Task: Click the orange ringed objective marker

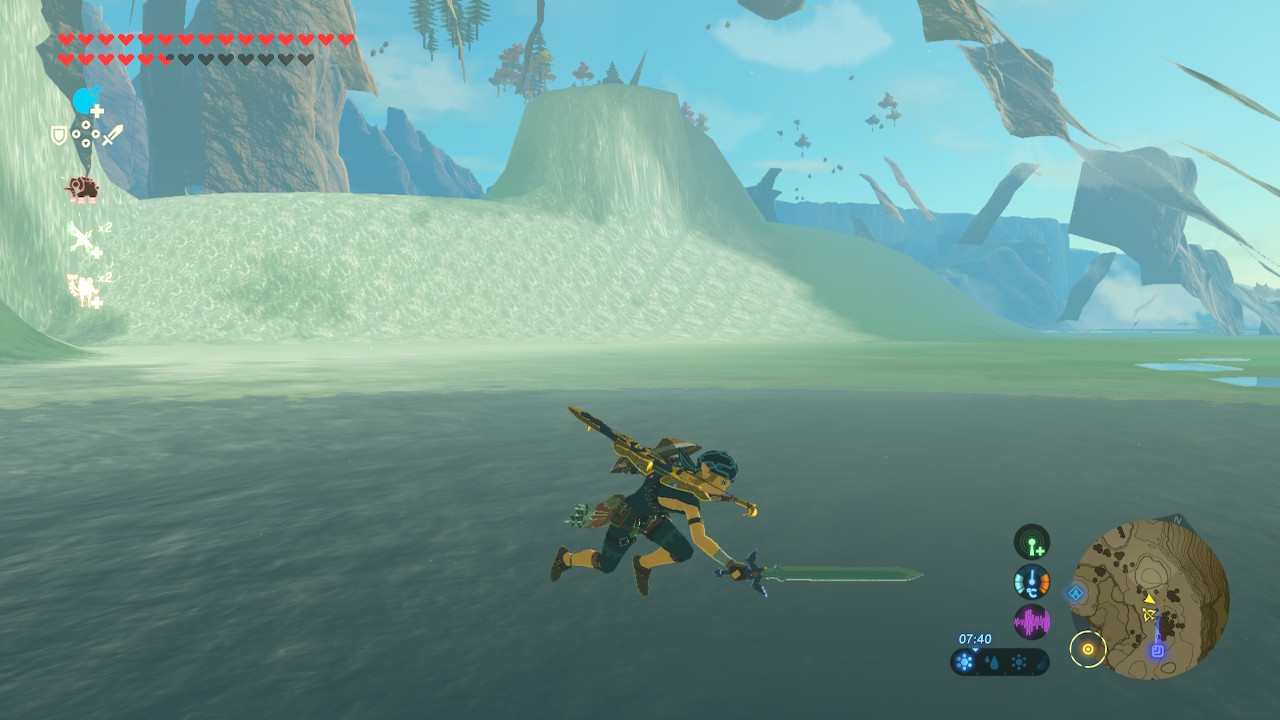Action: (x=1088, y=649)
